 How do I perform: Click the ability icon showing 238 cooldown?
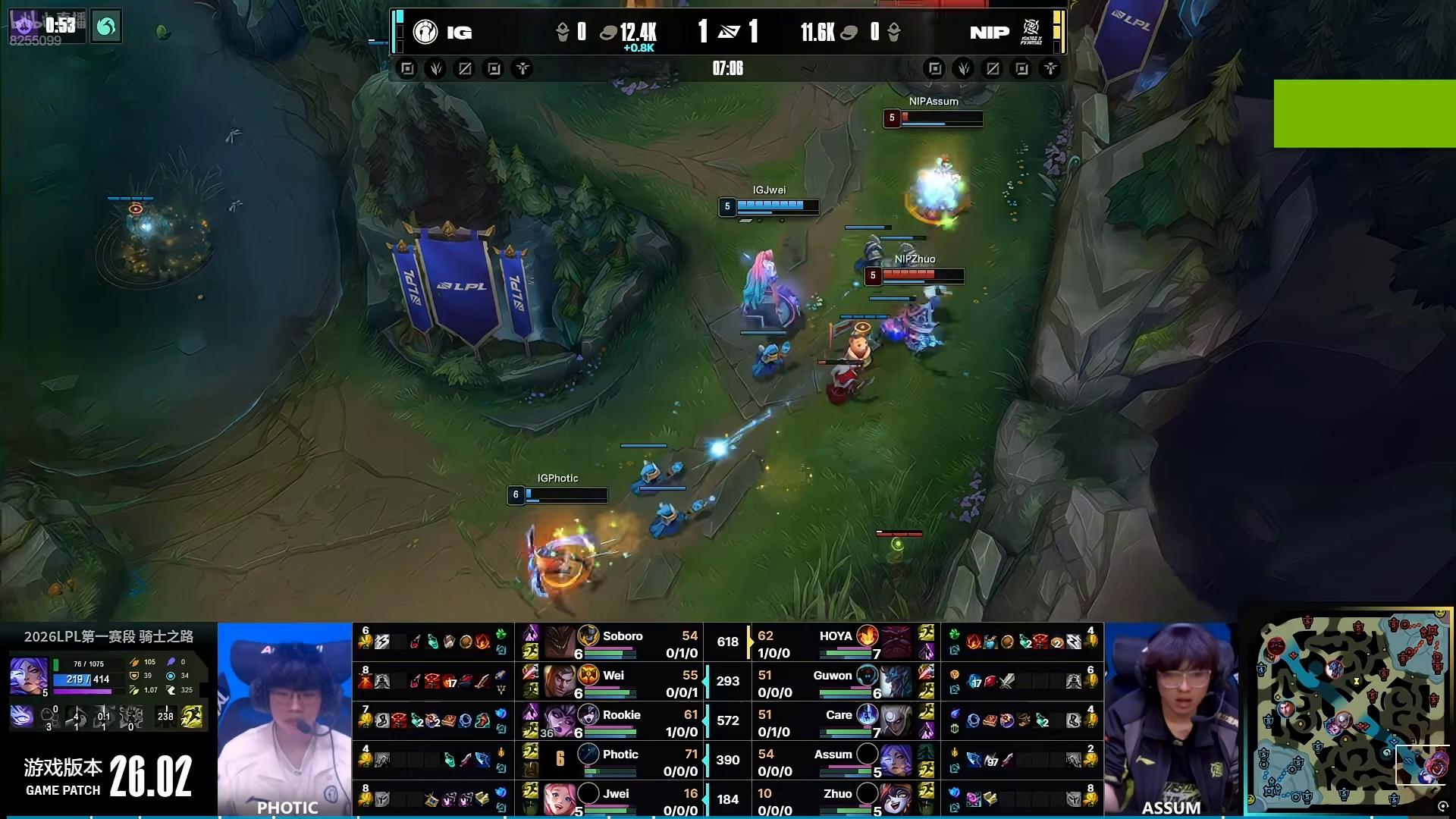point(165,717)
